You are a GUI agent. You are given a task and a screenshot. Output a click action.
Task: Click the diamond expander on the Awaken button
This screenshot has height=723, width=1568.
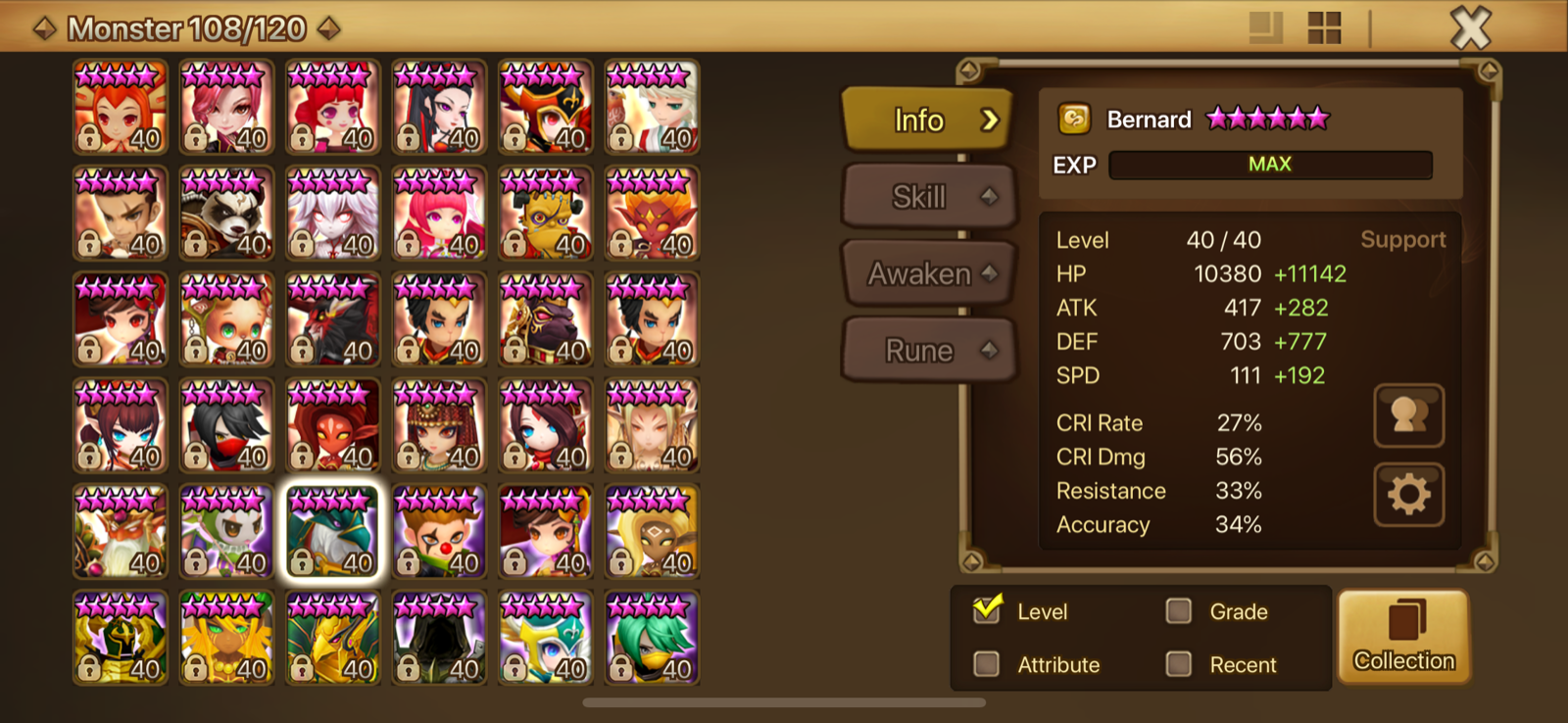click(x=989, y=273)
